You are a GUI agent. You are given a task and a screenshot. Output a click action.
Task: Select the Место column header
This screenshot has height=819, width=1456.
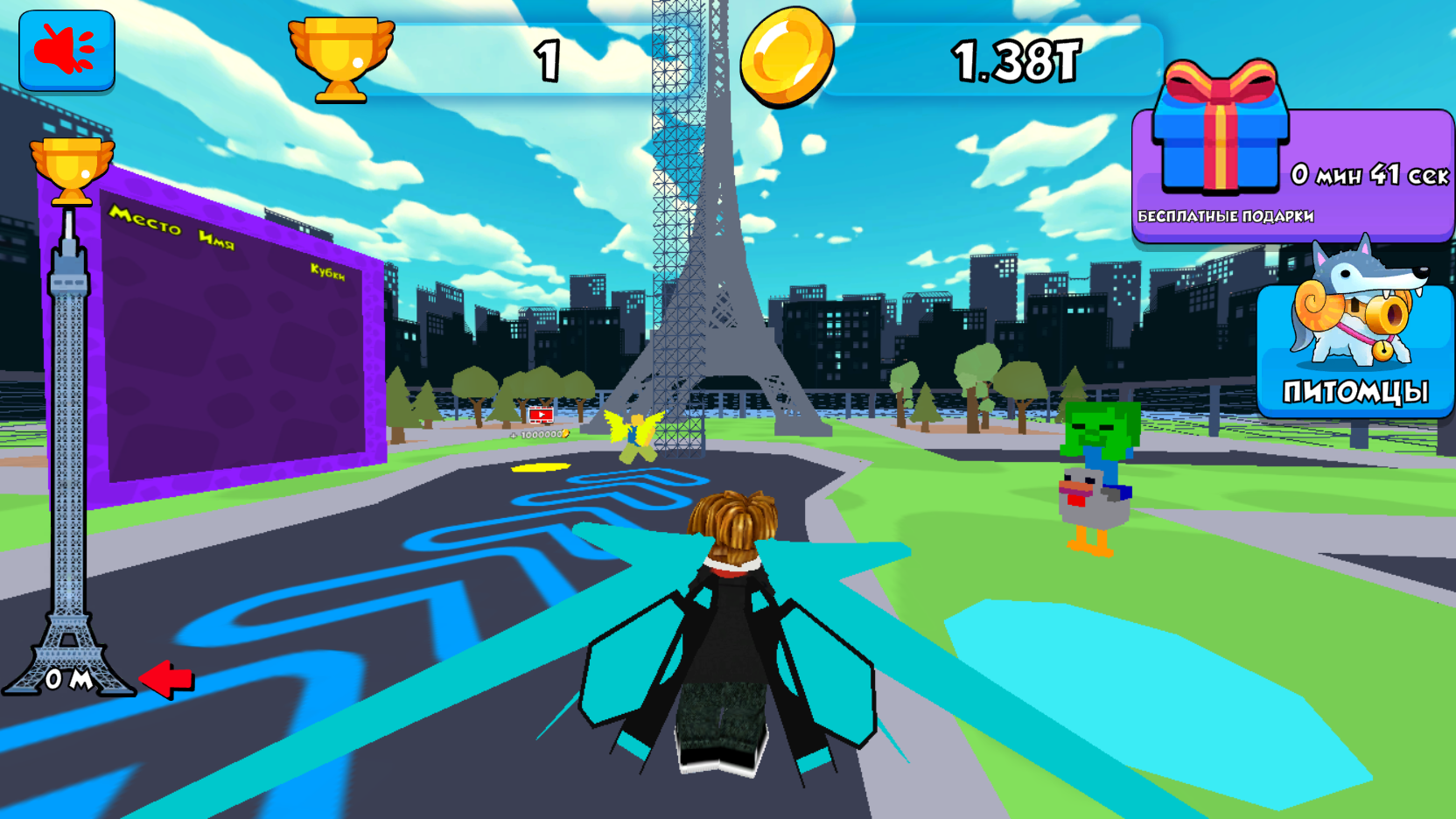coord(148,221)
